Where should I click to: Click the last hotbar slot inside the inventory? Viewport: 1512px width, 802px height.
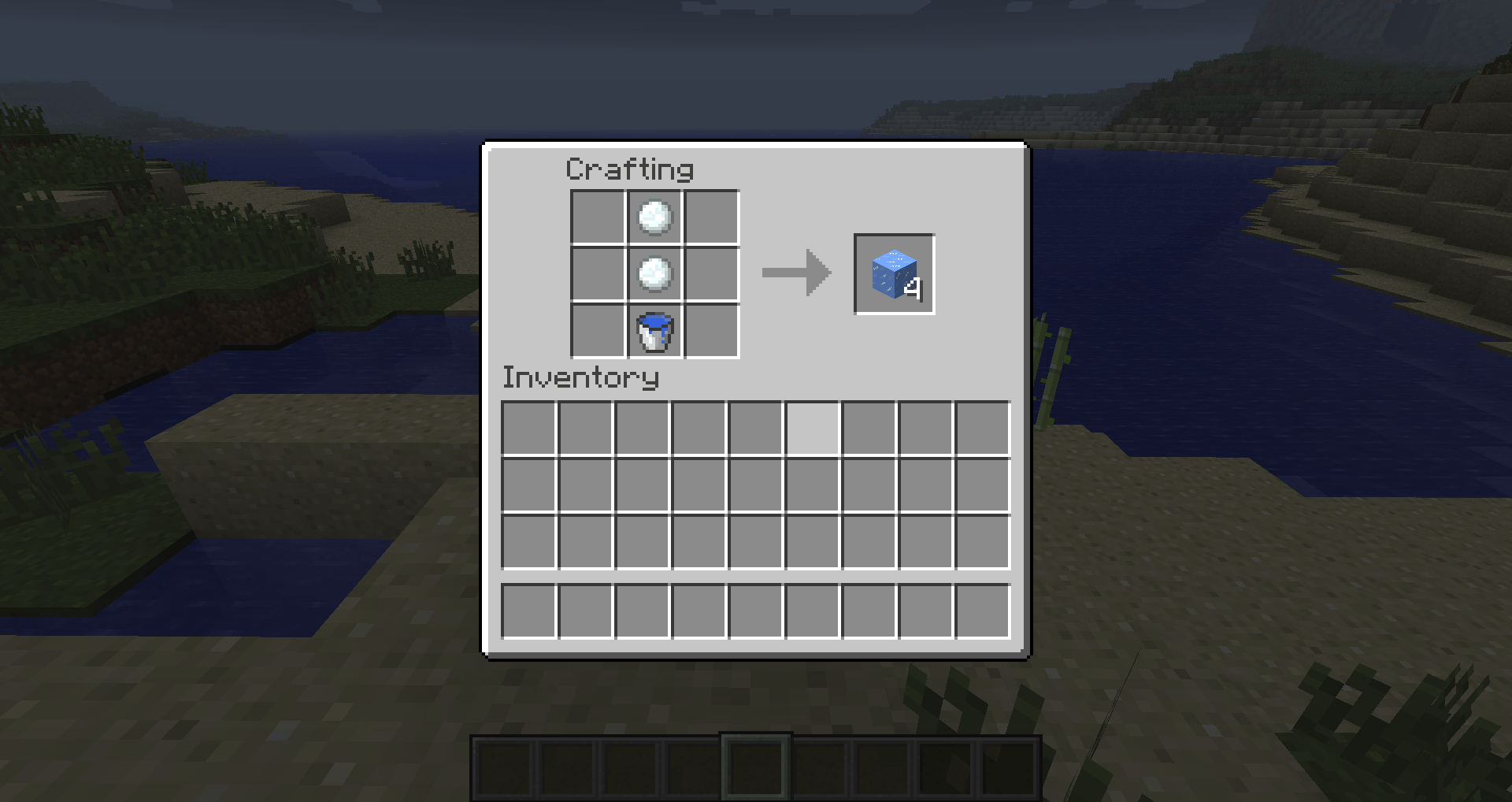pos(981,610)
